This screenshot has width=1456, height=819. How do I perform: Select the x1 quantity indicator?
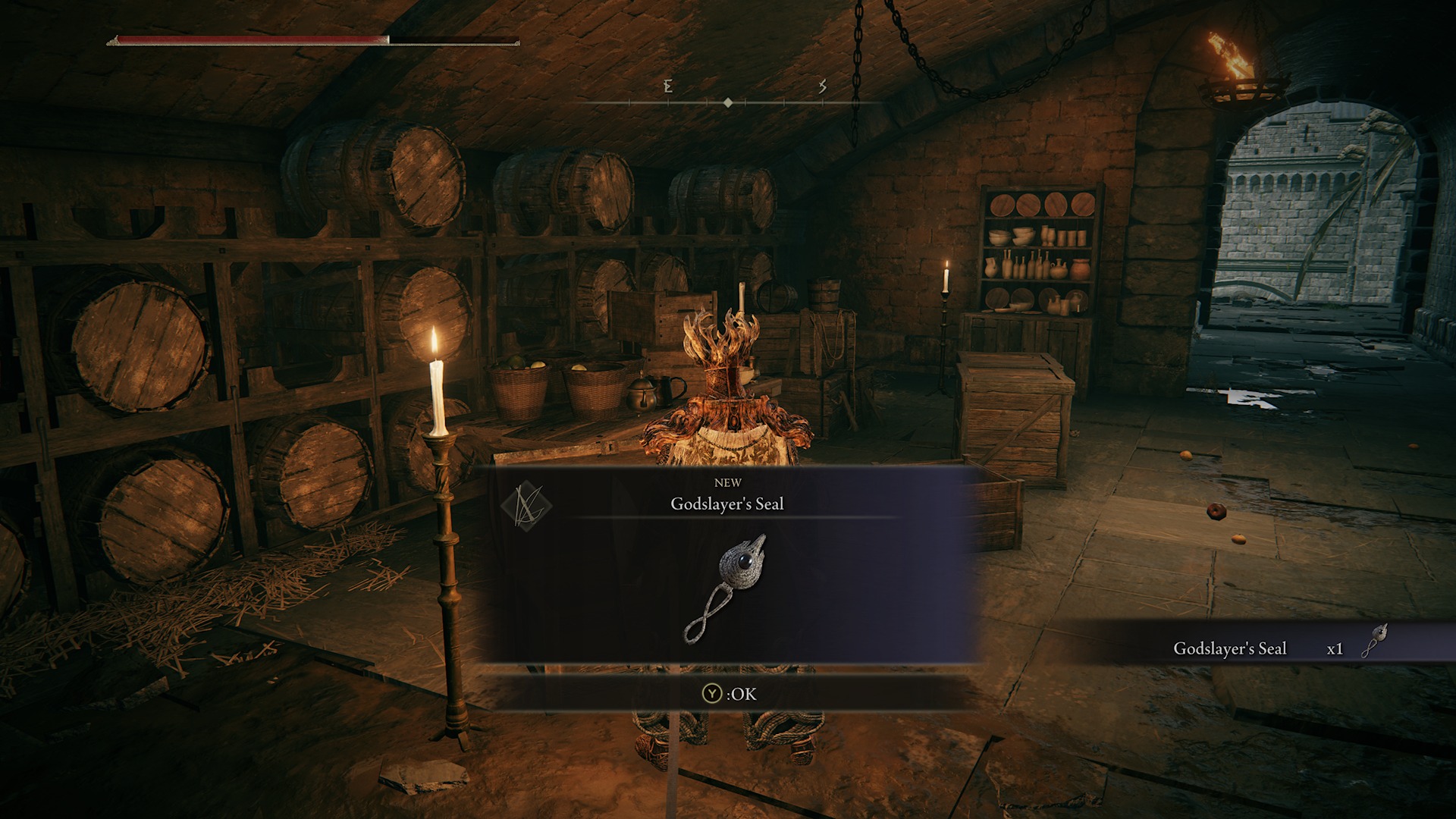(1335, 649)
